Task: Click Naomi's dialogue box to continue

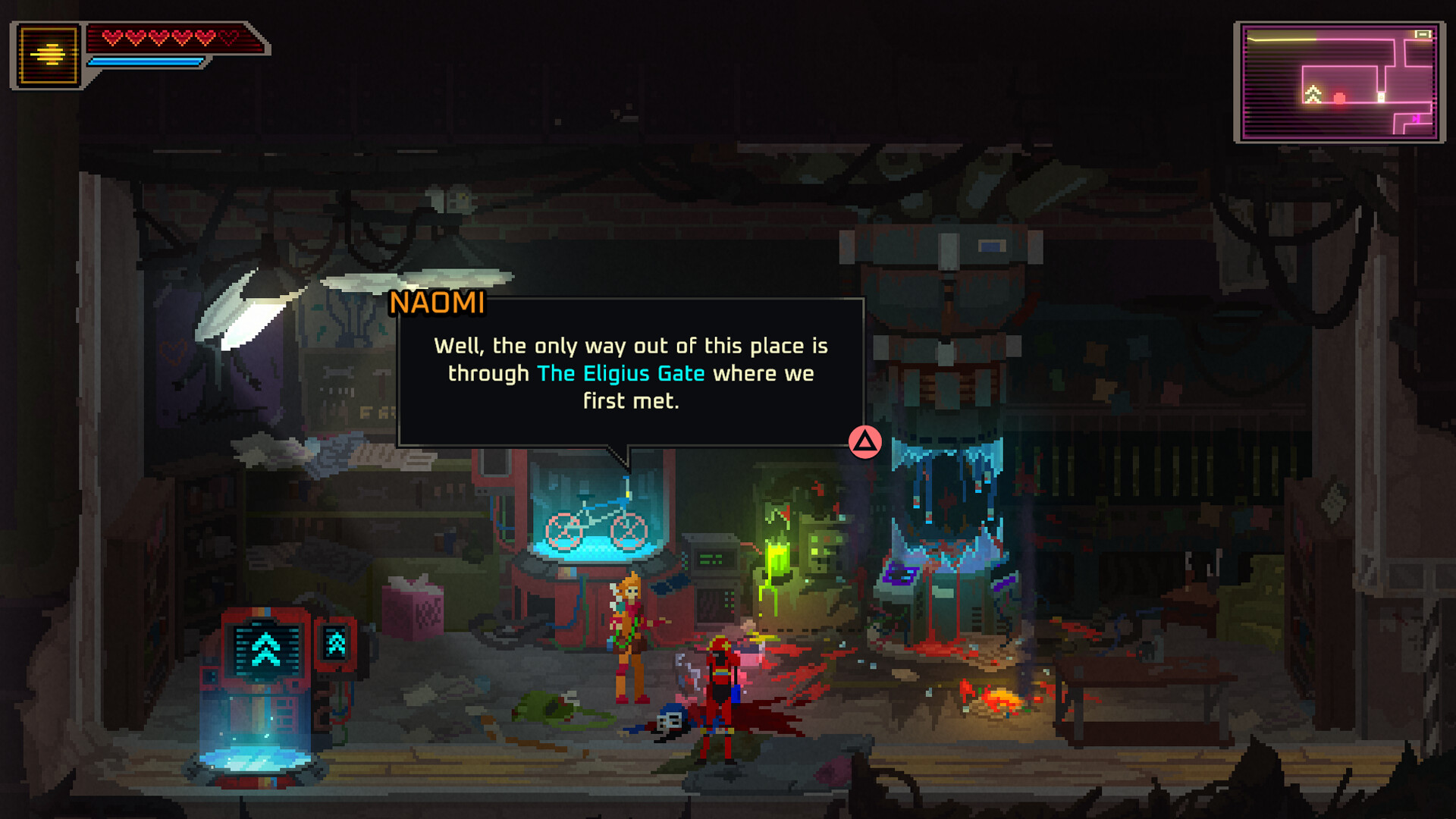Action: click(x=630, y=372)
